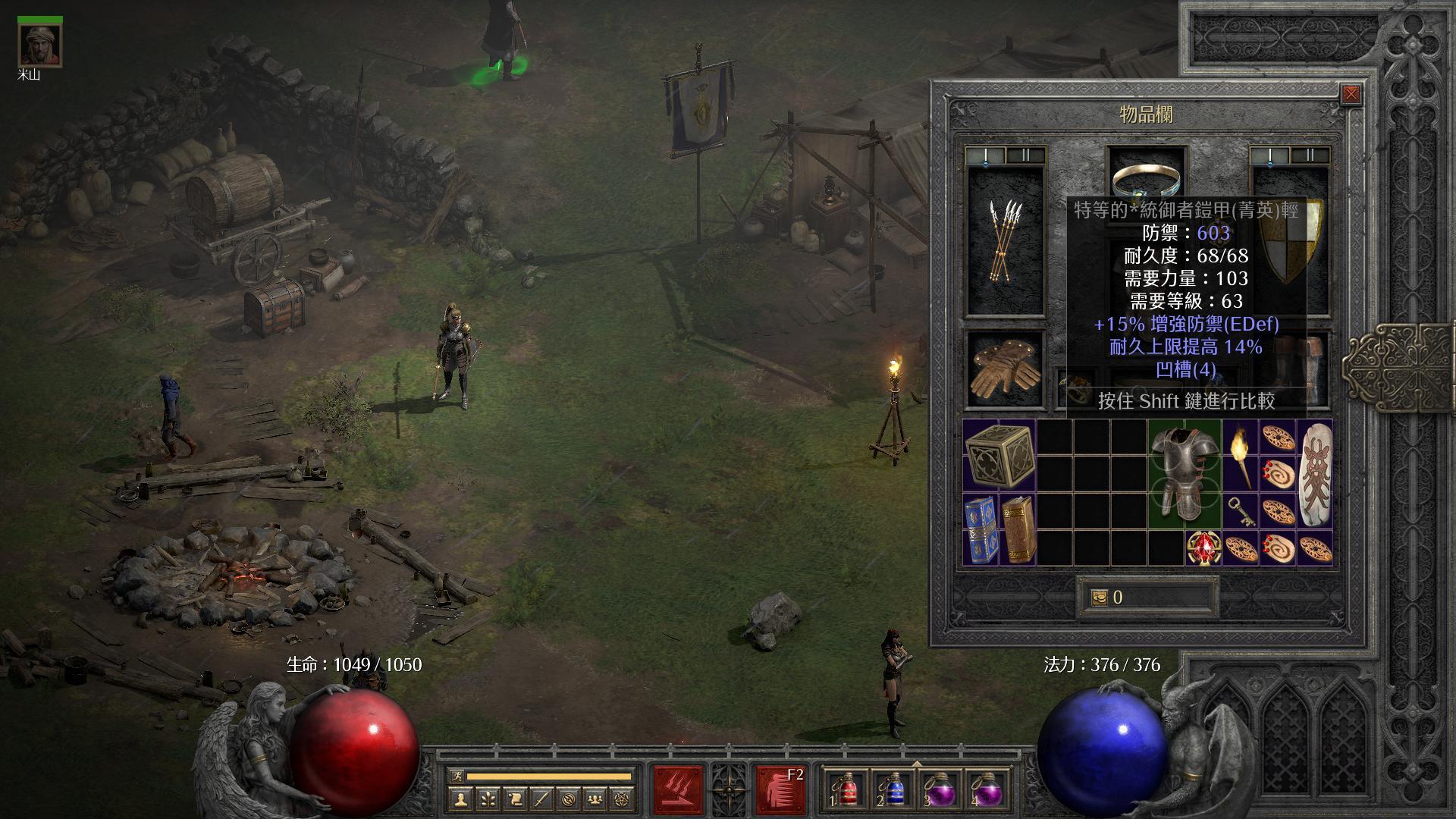
Task: Click the gold coin button below the inventory
Action: (1100, 598)
